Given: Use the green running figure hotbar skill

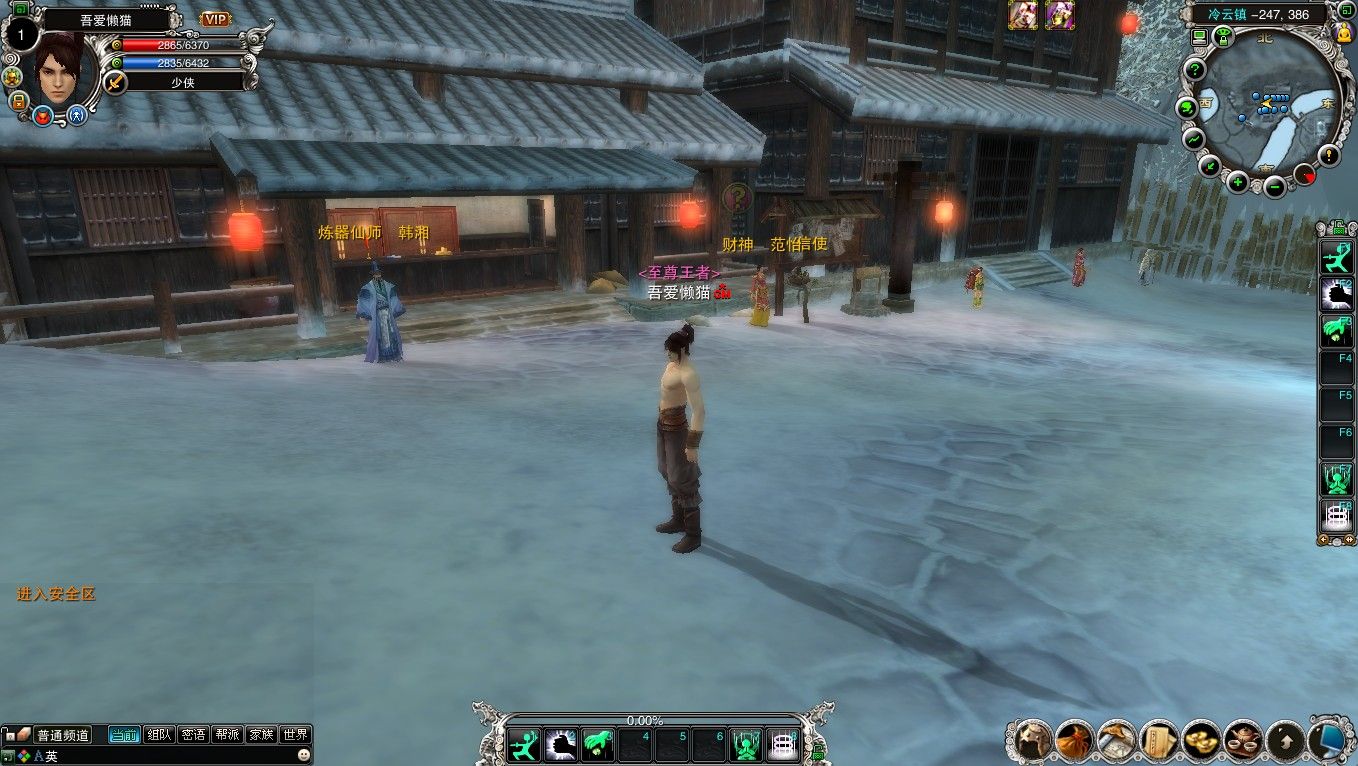Looking at the screenshot, I should [523, 745].
